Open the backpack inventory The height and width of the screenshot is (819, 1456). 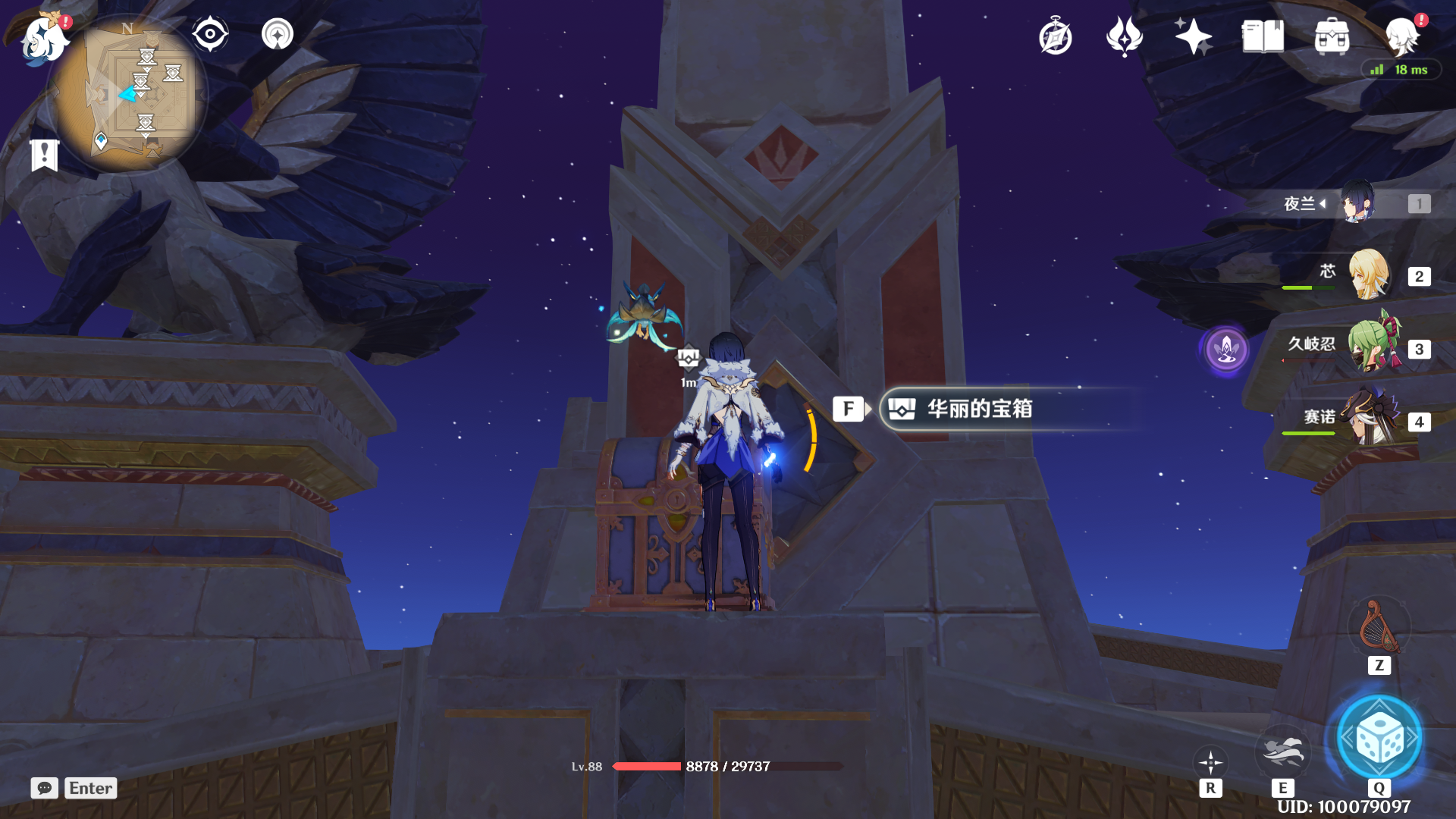click(x=1332, y=36)
